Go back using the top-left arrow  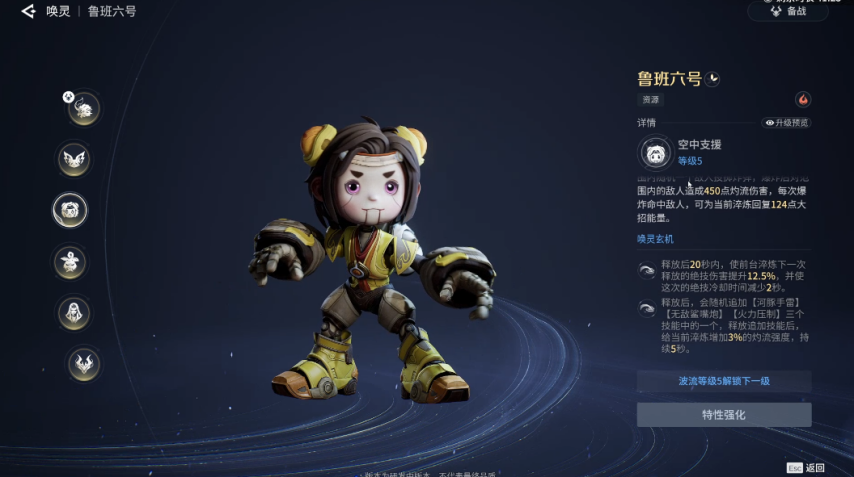[28, 12]
